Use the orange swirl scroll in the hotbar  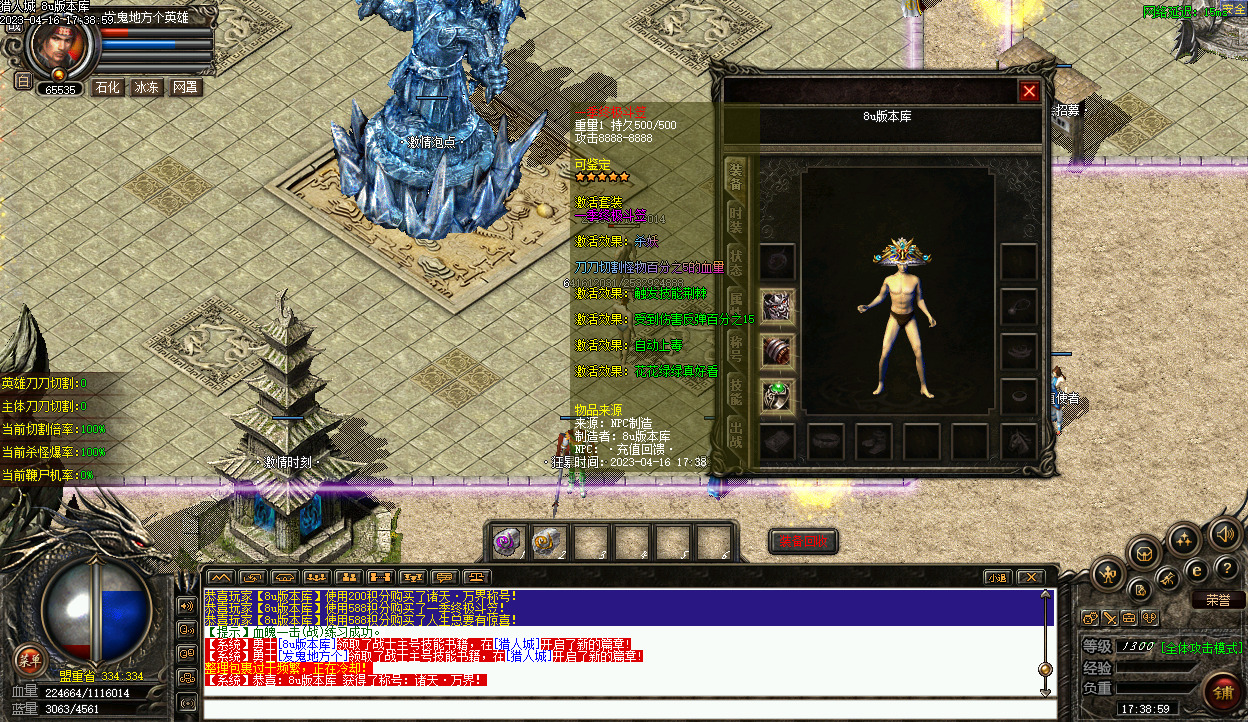tap(548, 541)
